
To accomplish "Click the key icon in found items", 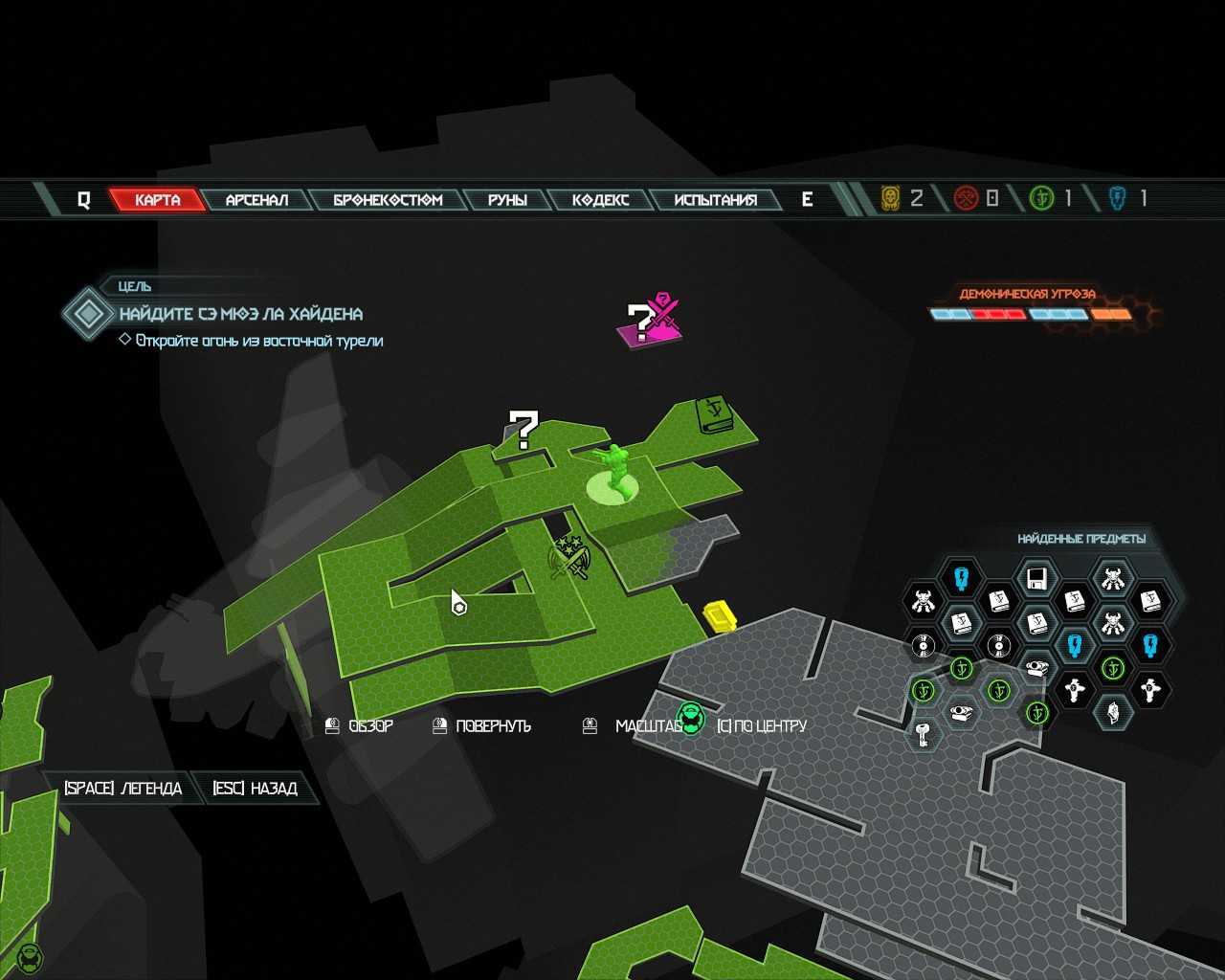I will (x=924, y=735).
